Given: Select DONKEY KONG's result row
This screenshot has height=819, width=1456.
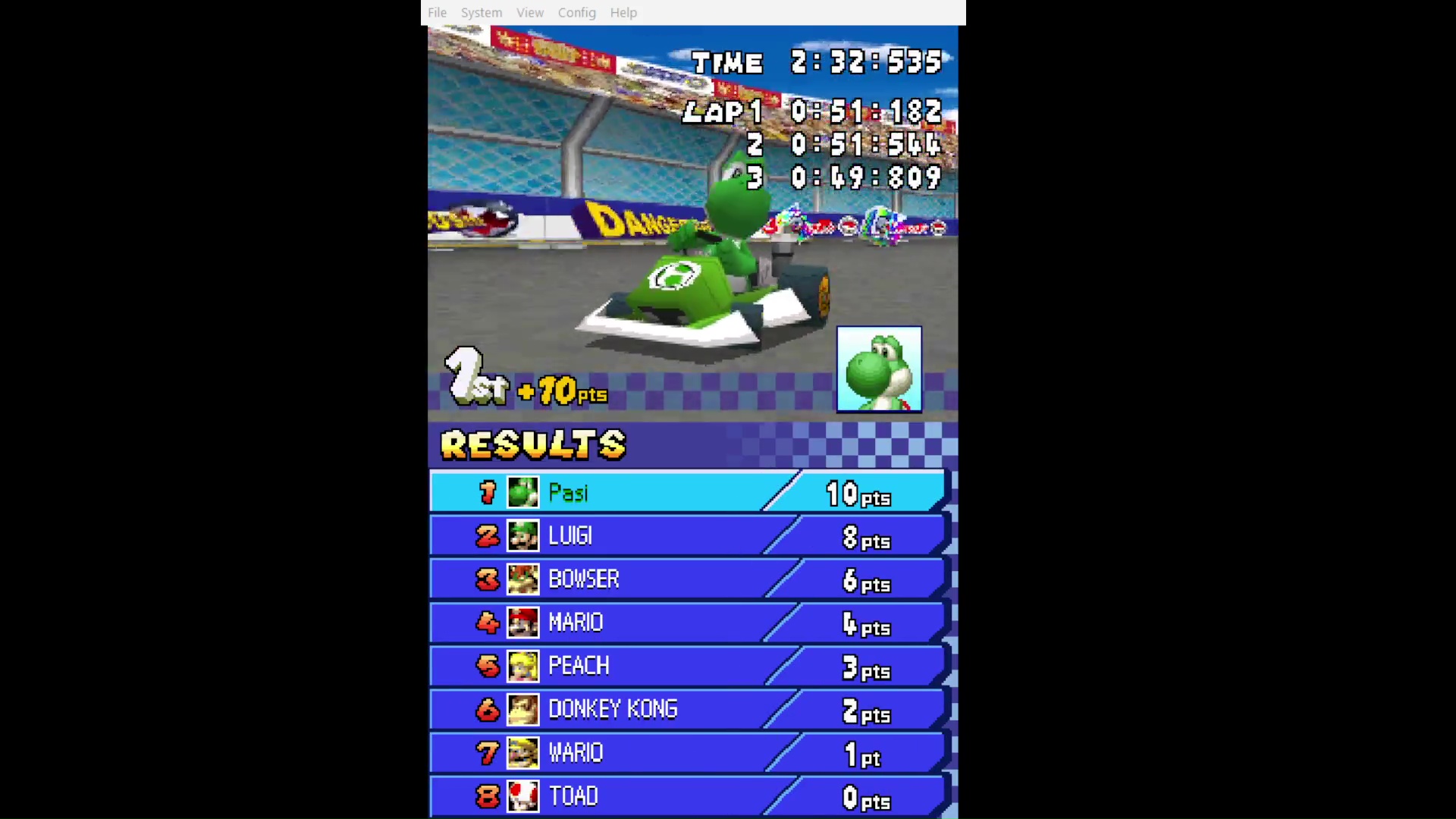Looking at the screenshot, I should pyautogui.click(x=687, y=709).
